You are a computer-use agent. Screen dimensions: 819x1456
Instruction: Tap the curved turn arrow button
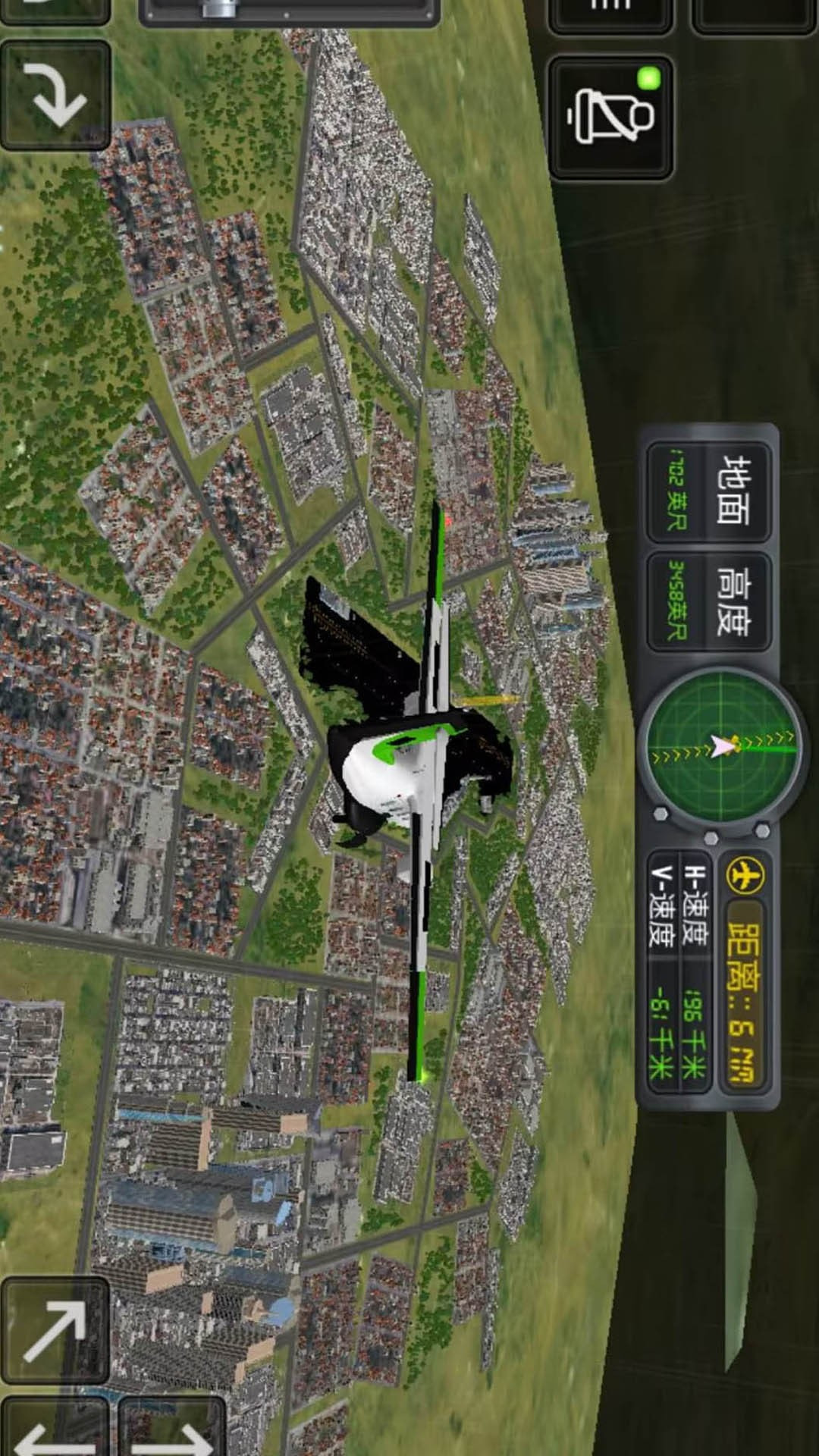click(x=55, y=94)
